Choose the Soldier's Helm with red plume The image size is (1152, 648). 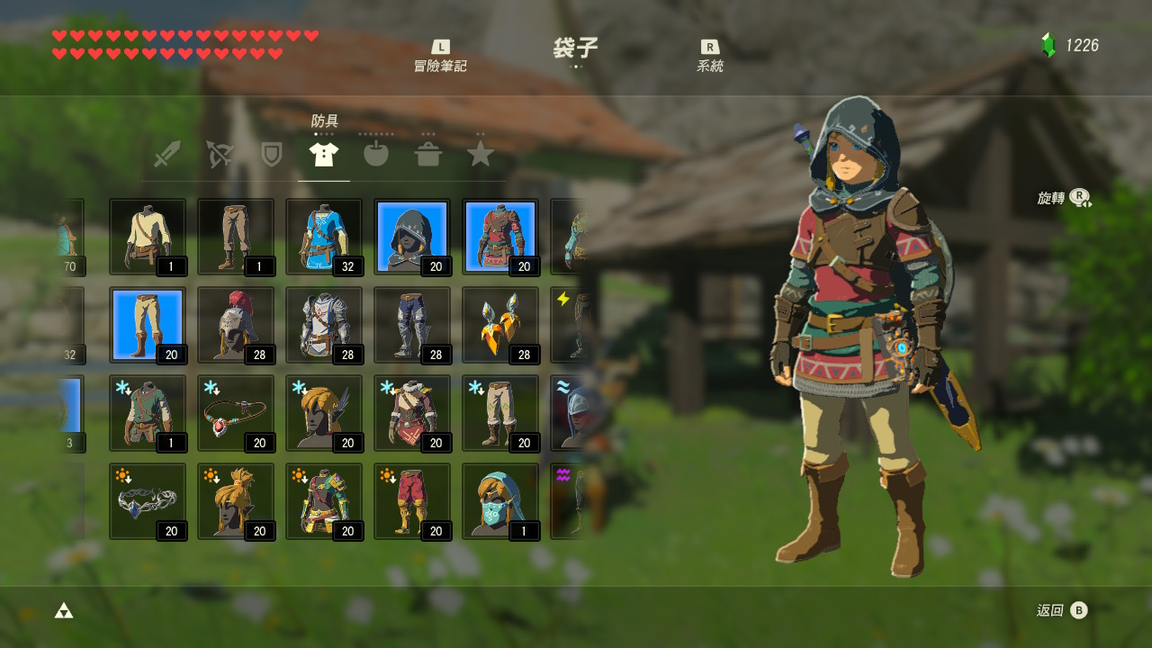236,325
